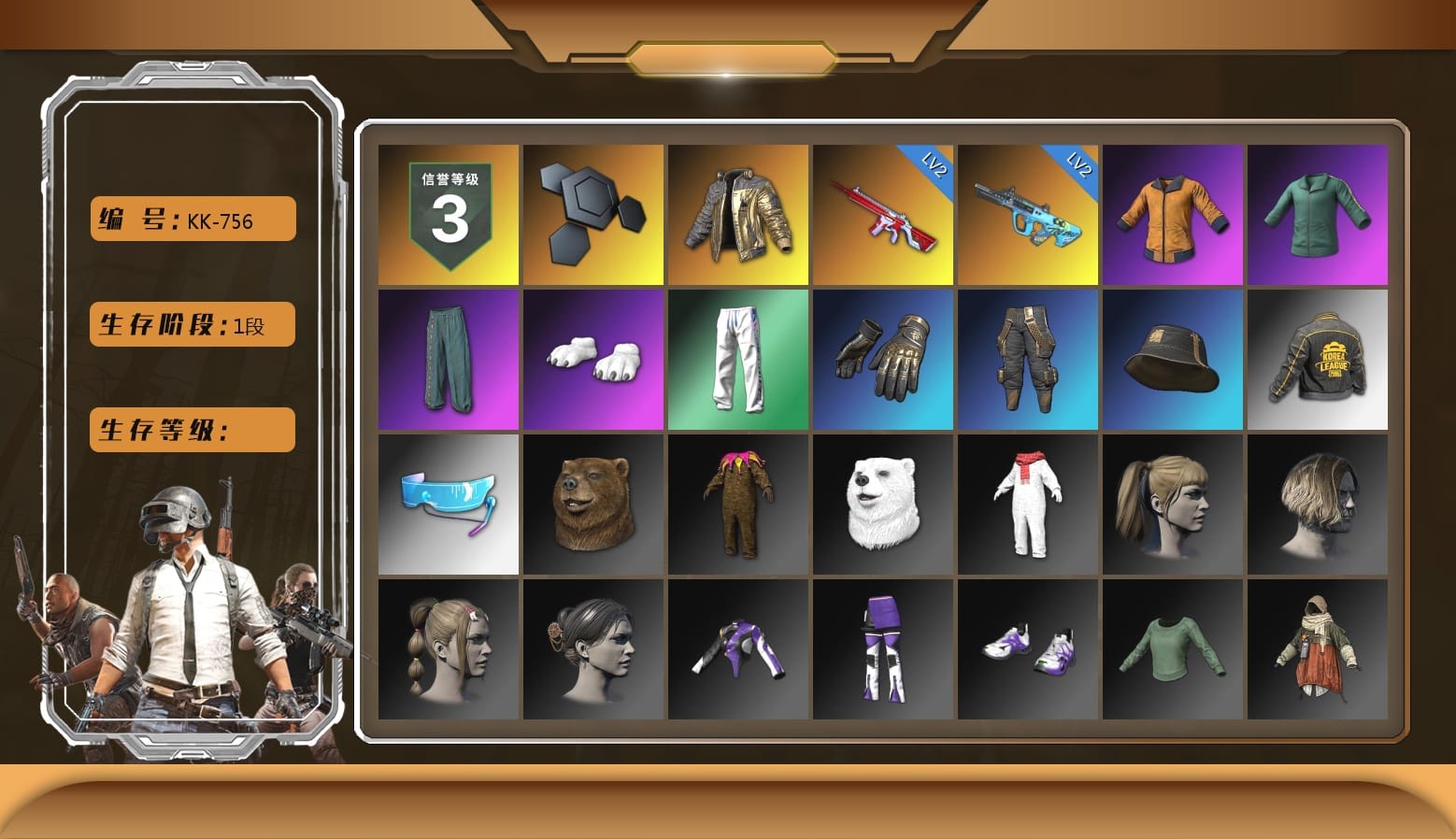Click the KK-756 number field
The width and height of the screenshot is (1456, 839).
(192, 218)
